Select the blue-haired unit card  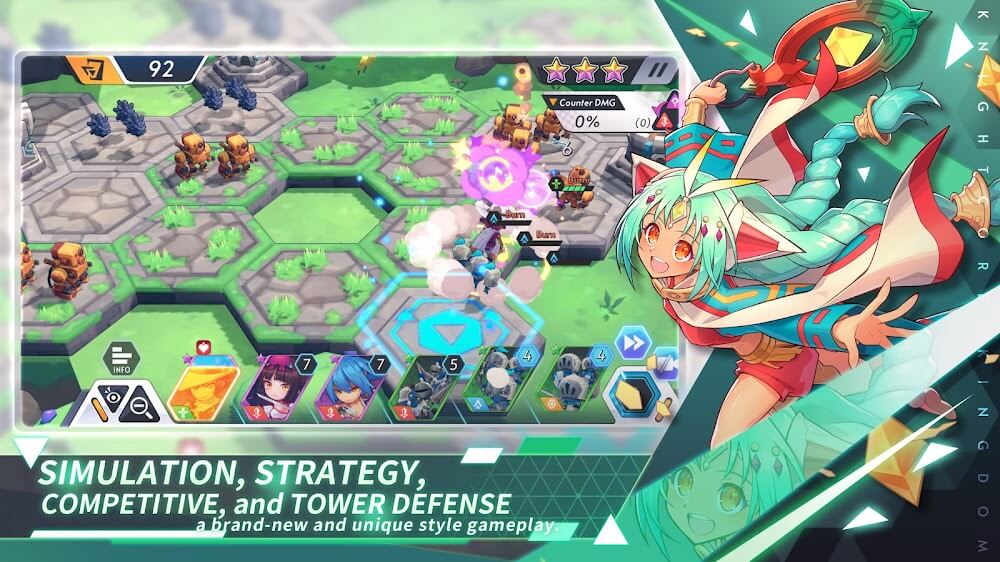350,388
